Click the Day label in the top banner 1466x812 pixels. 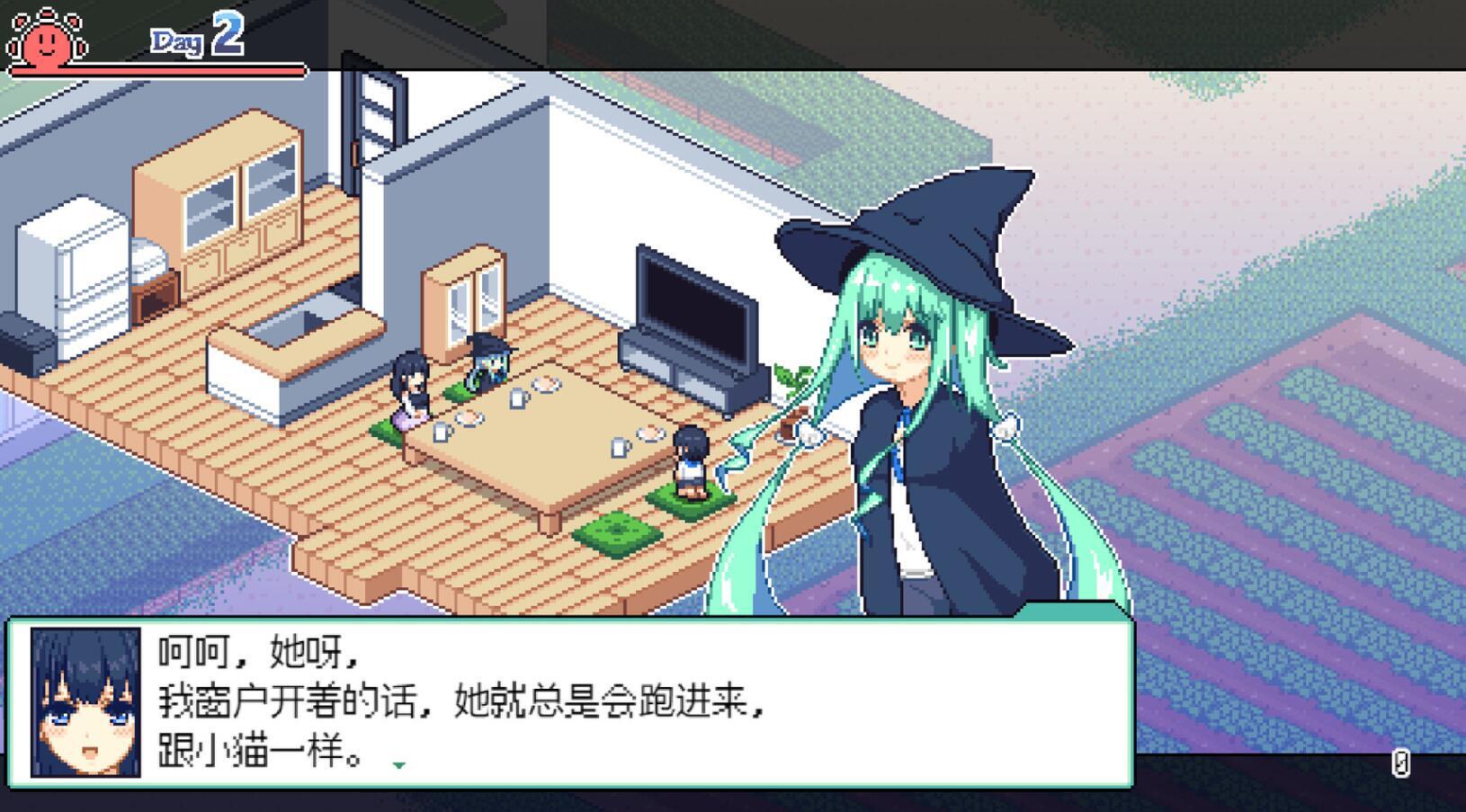click(x=178, y=40)
